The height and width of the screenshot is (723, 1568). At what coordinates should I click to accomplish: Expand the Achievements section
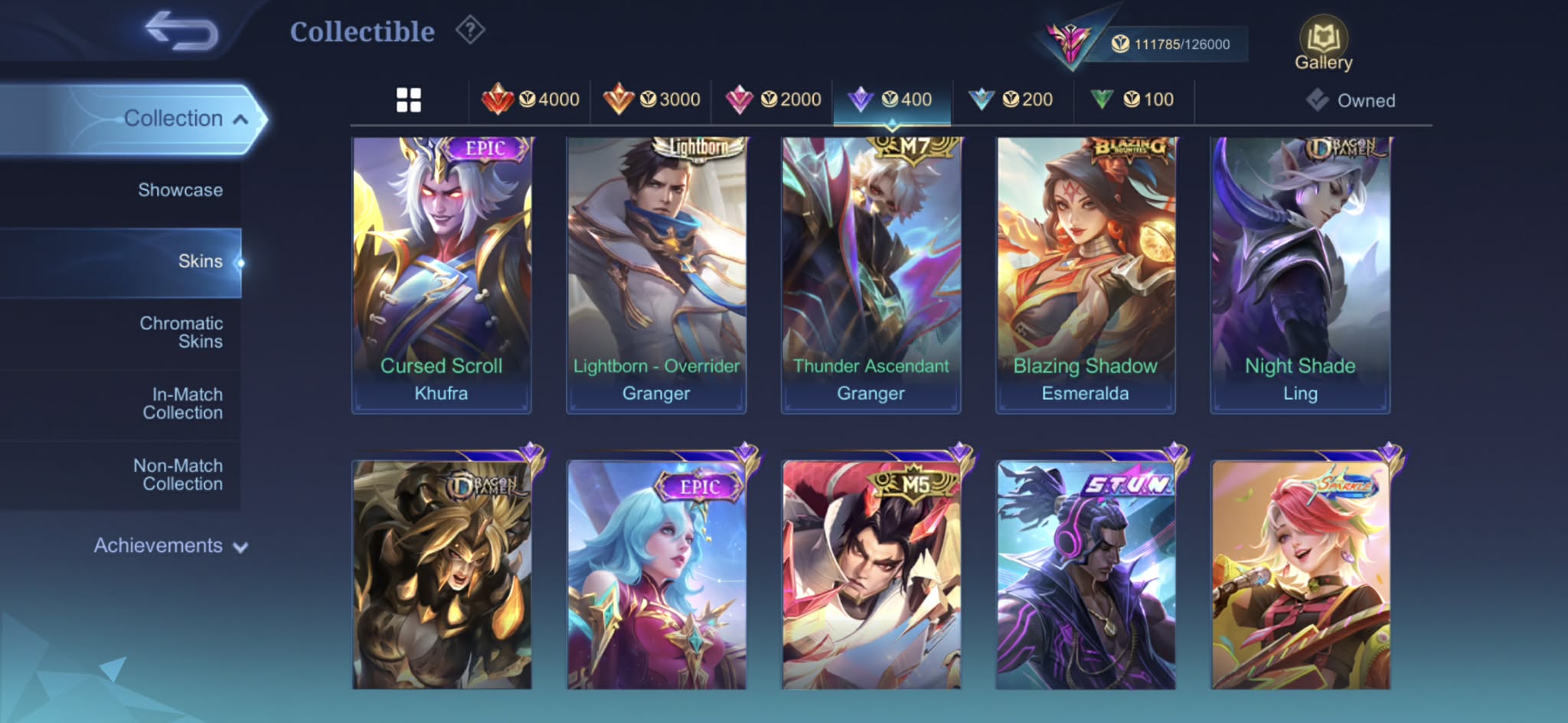pos(170,545)
